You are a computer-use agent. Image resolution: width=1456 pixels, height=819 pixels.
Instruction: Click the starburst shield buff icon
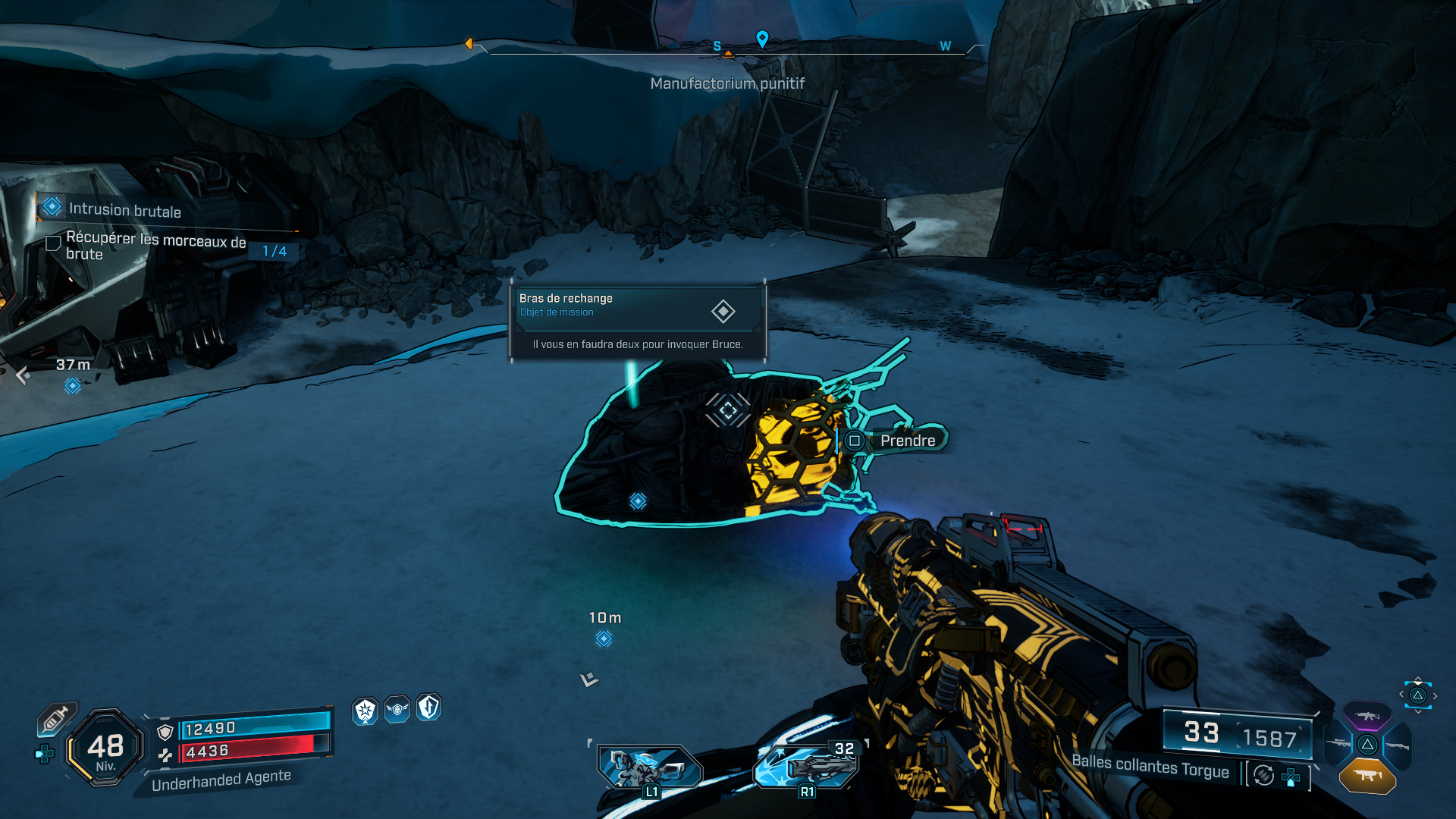point(366,711)
